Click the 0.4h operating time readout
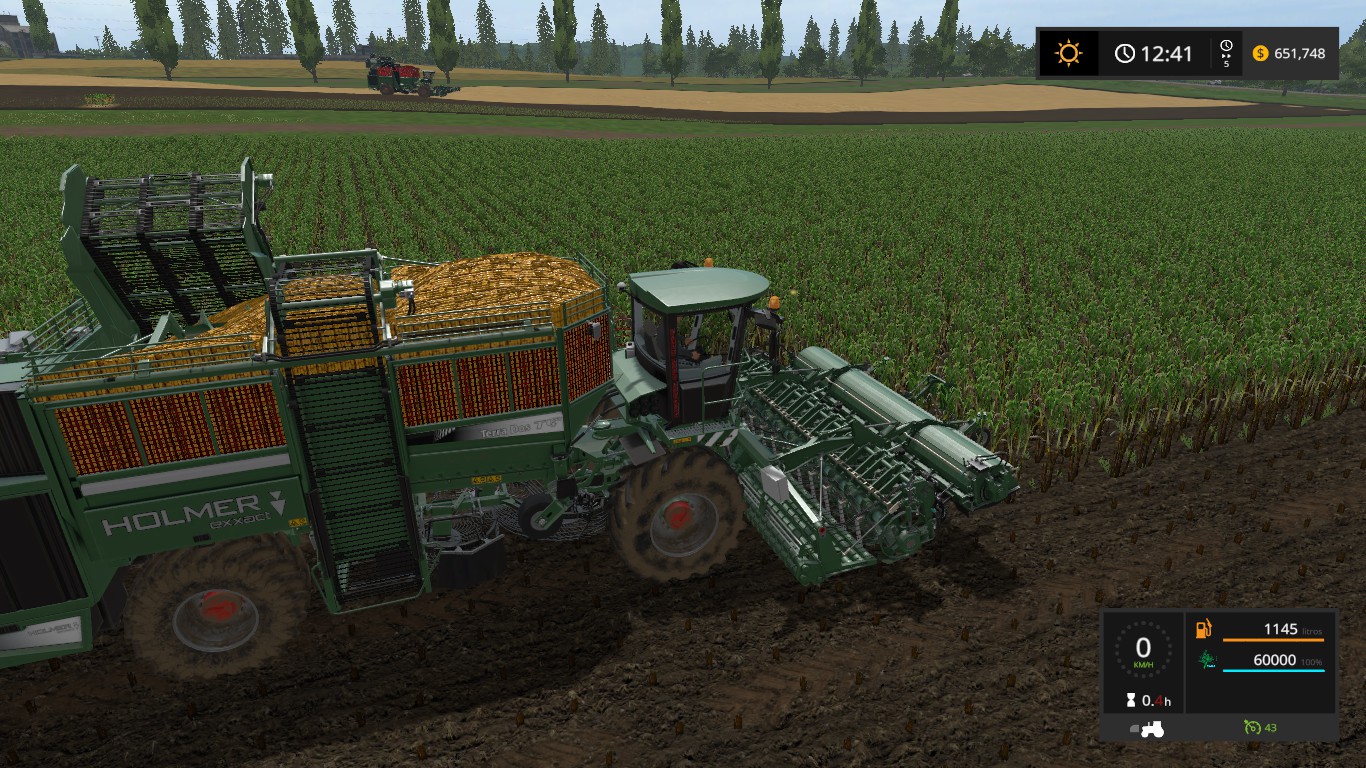Viewport: 1366px width, 768px height. pyautogui.click(x=1156, y=699)
